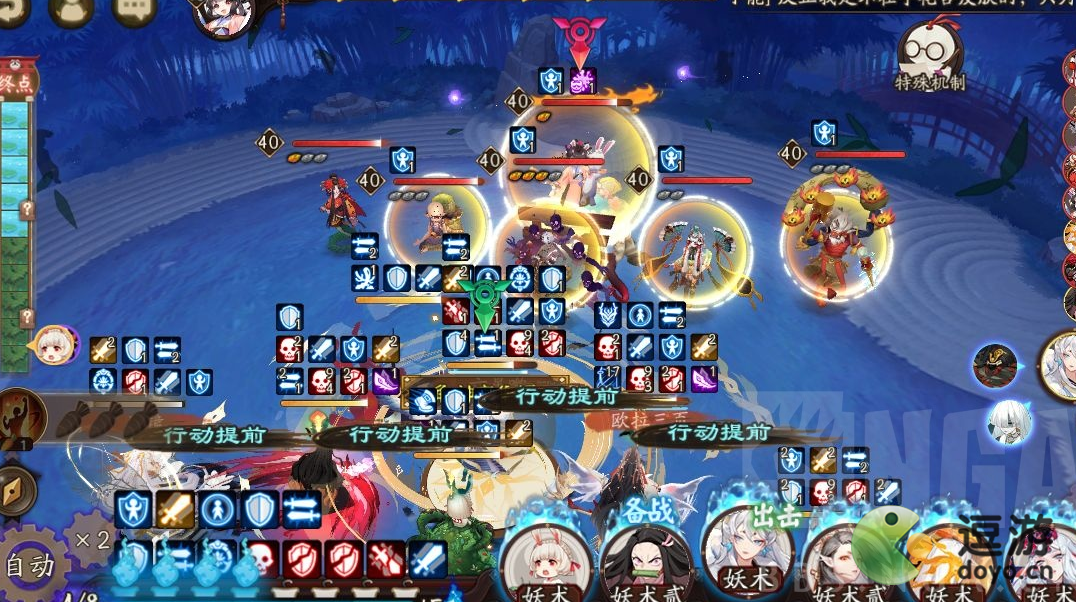
Task: Select the dark-hatted shikigami round icon
Action: coord(995,365)
